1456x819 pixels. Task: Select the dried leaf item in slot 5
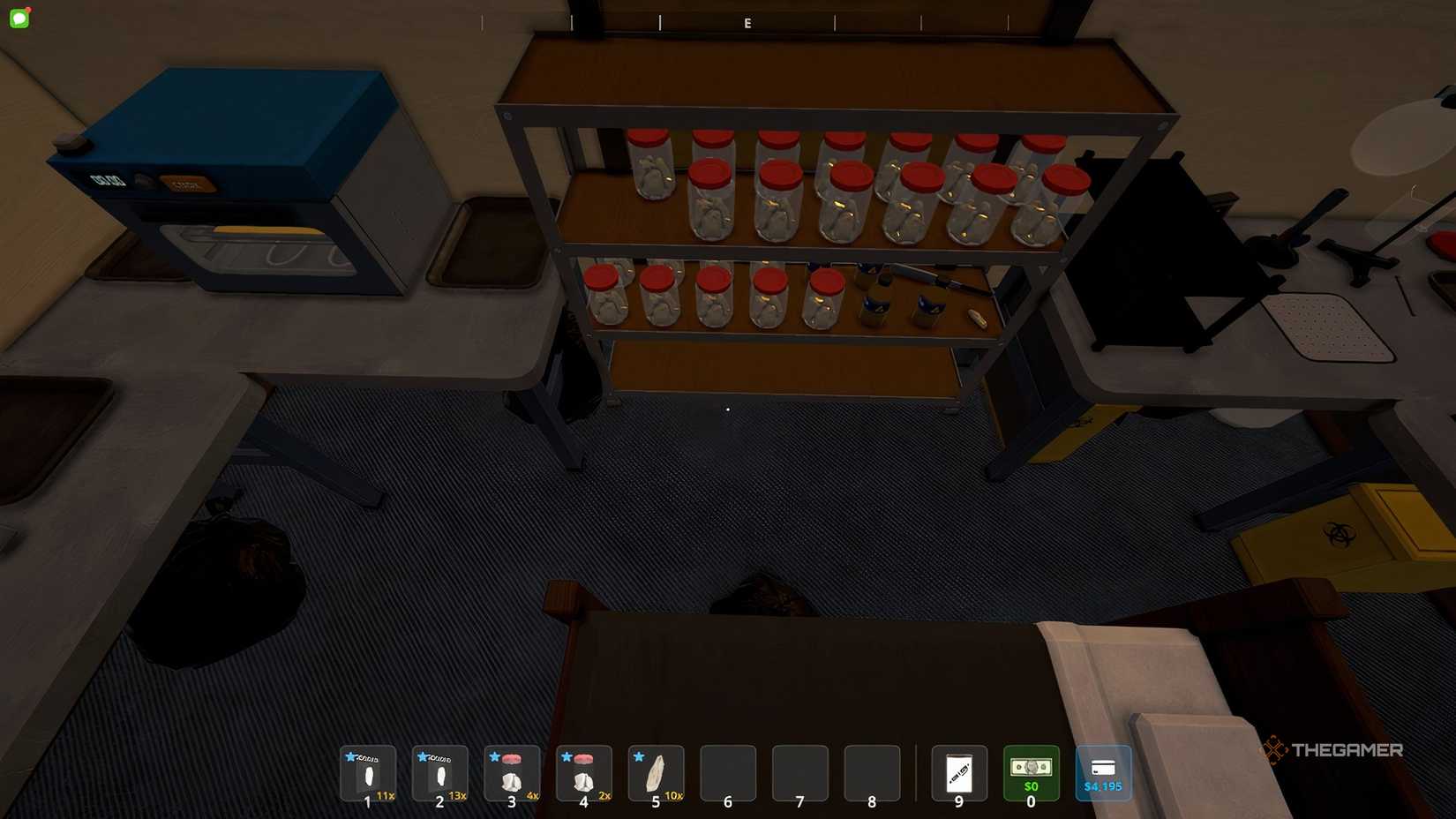[656, 775]
